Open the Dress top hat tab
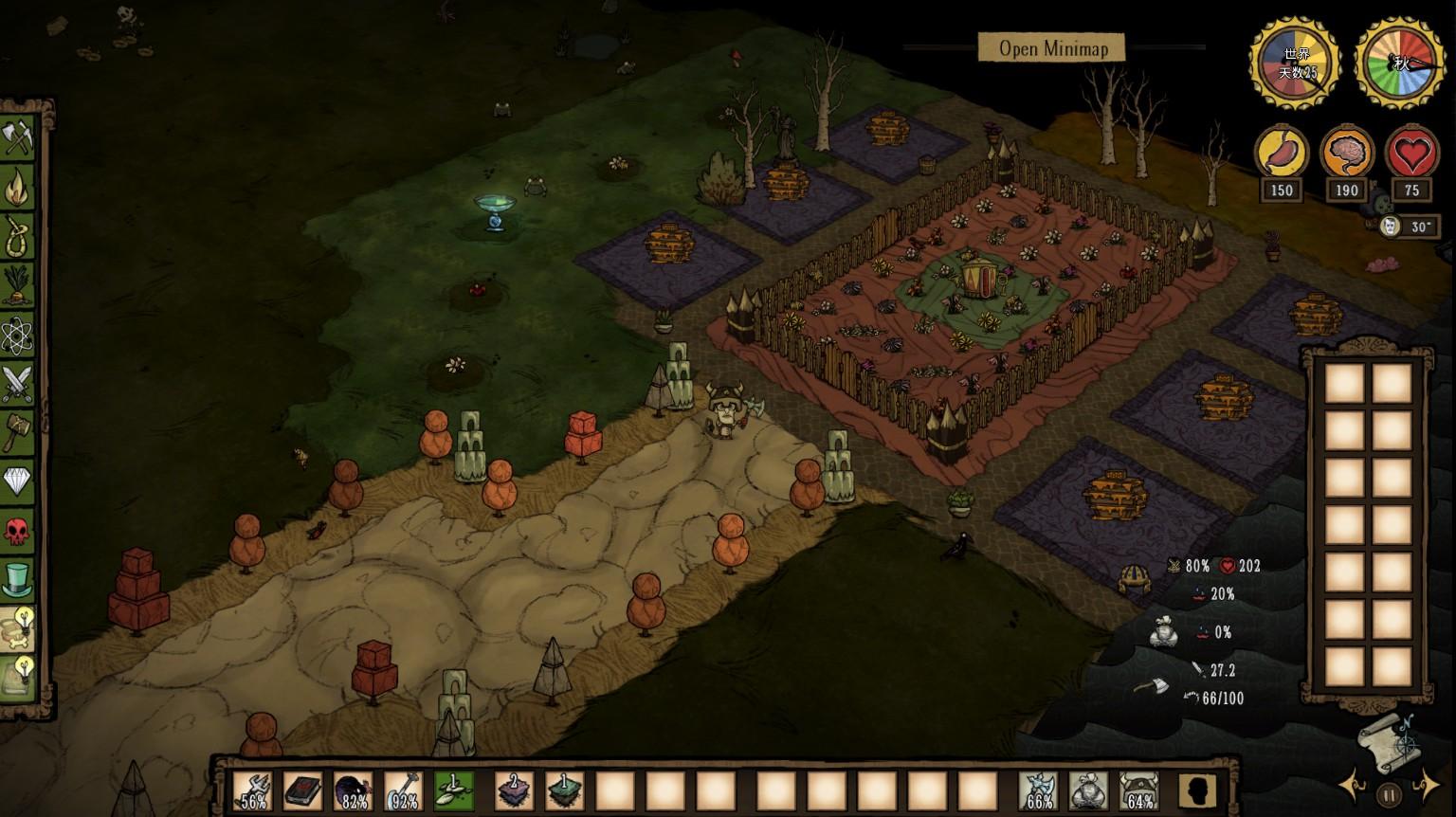The image size is (1456, 817). [x=17, y=579]
